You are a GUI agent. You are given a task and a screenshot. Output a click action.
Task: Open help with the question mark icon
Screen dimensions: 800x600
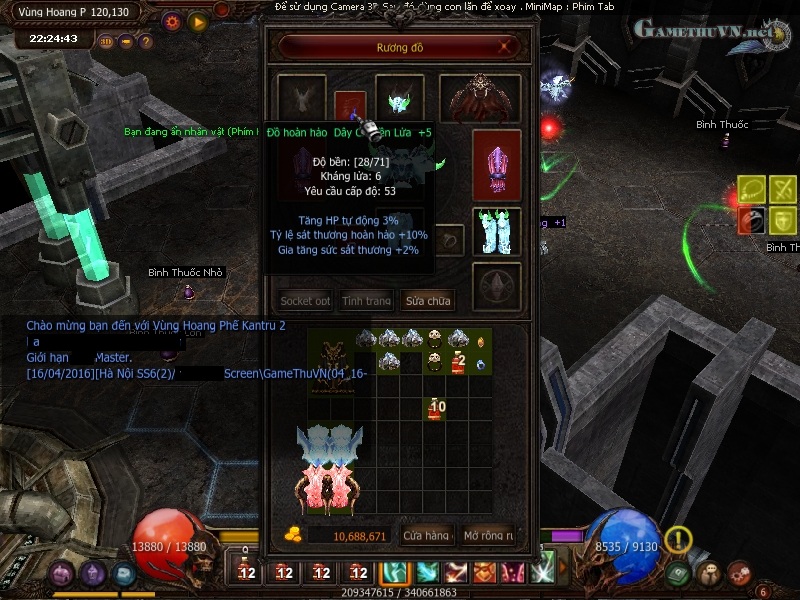pyautogui.click(x=146, y=42)
